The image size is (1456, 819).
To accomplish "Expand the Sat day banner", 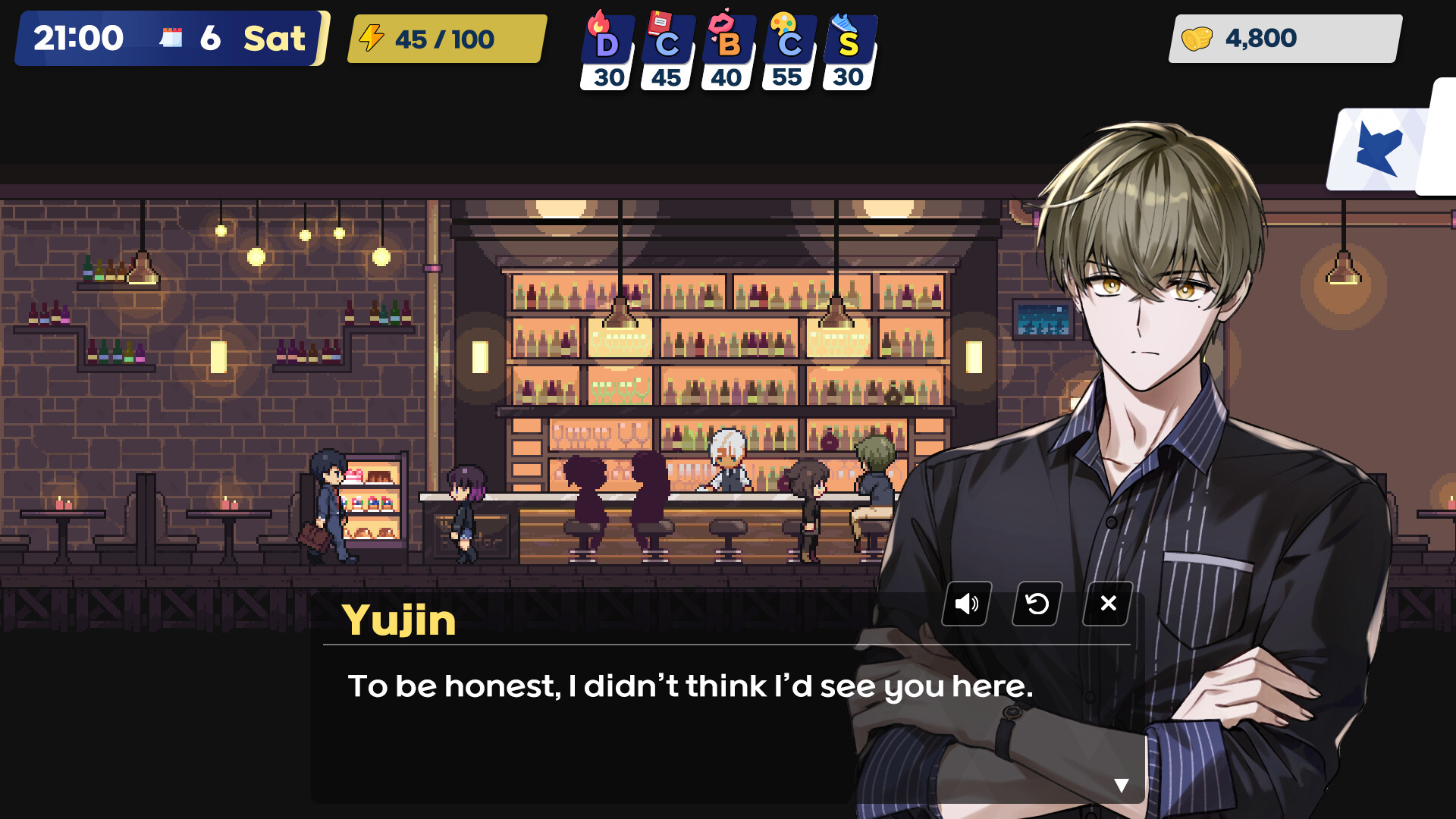I will coord(273,36).
